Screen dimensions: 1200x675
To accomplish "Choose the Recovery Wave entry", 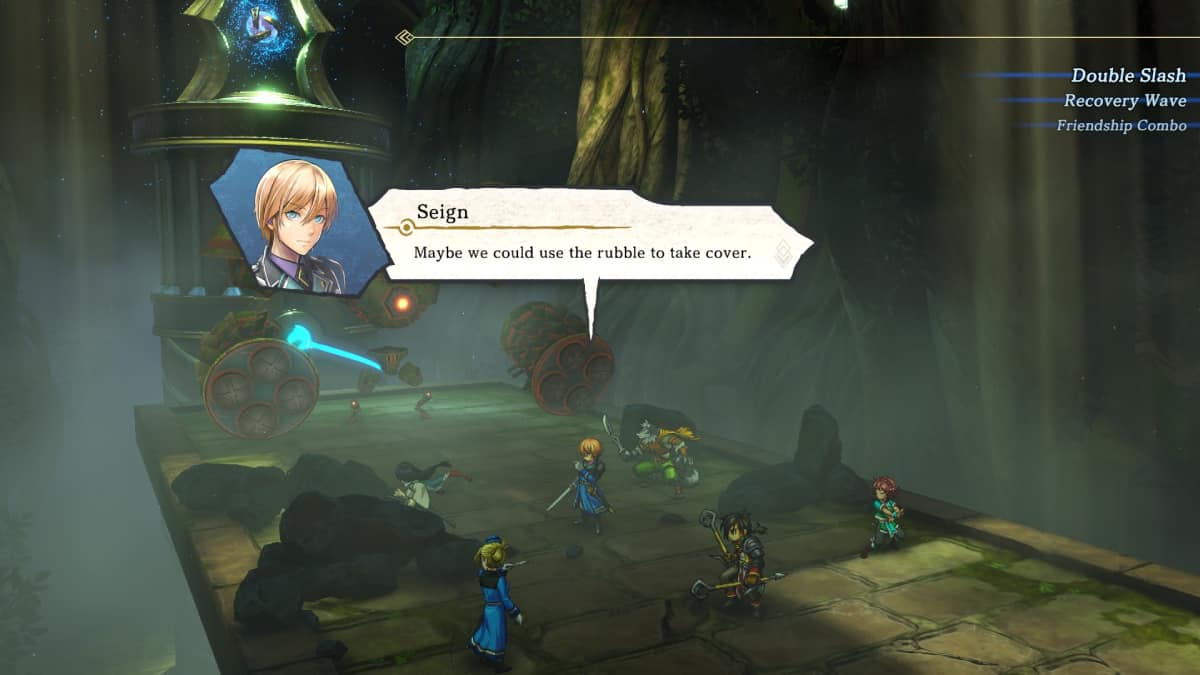I will pos(1124,101).
